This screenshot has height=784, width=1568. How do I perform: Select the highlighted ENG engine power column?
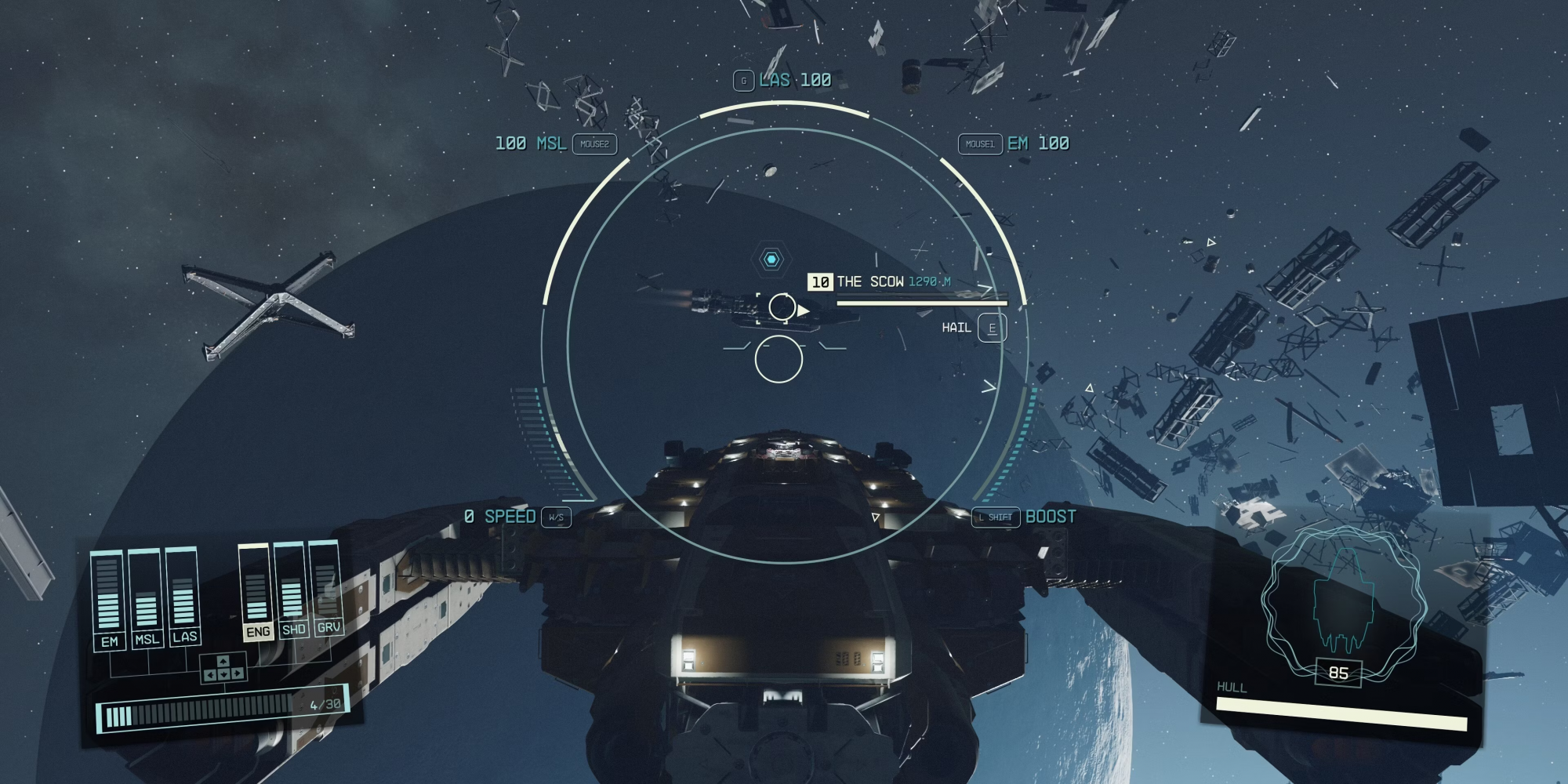coord(256,592)
